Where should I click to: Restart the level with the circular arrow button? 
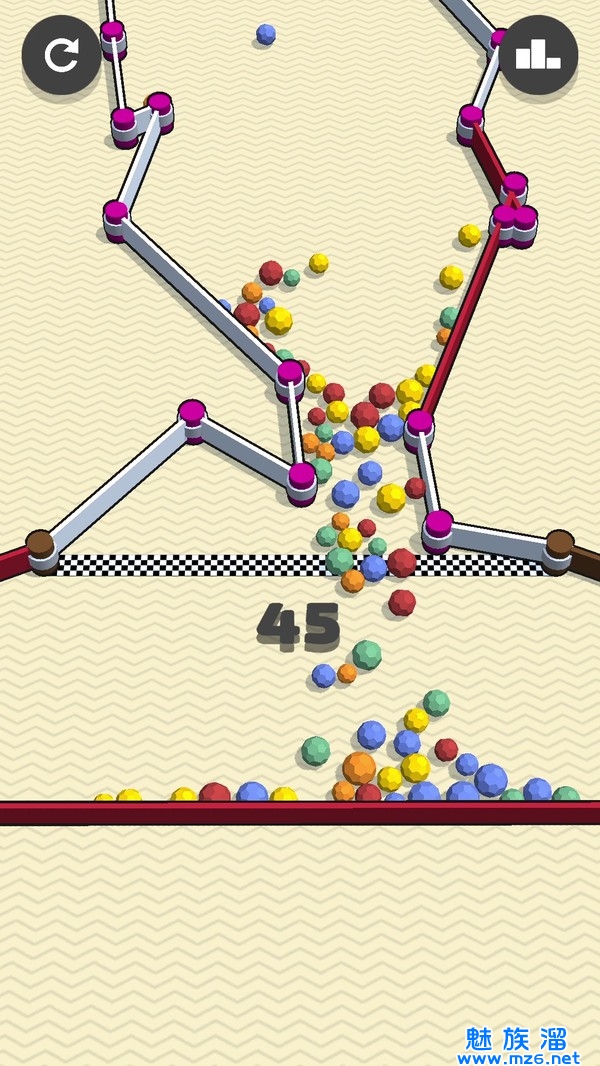point(61,55)
